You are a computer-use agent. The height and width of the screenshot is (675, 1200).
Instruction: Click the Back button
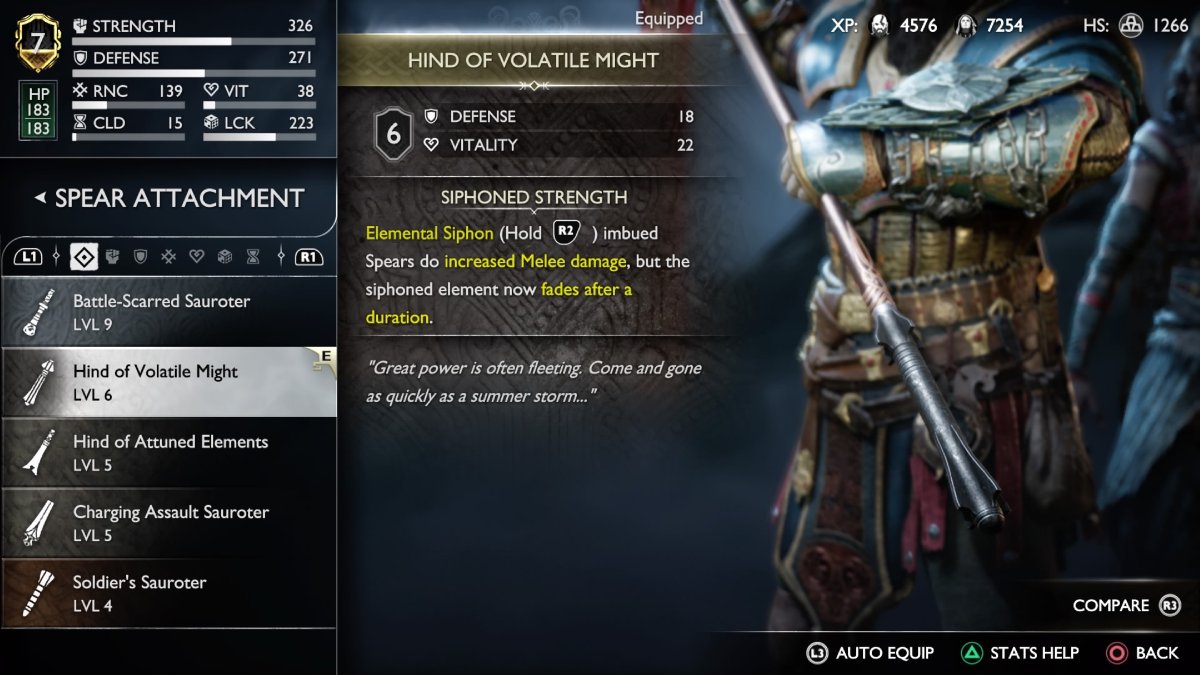[1143, 653]
